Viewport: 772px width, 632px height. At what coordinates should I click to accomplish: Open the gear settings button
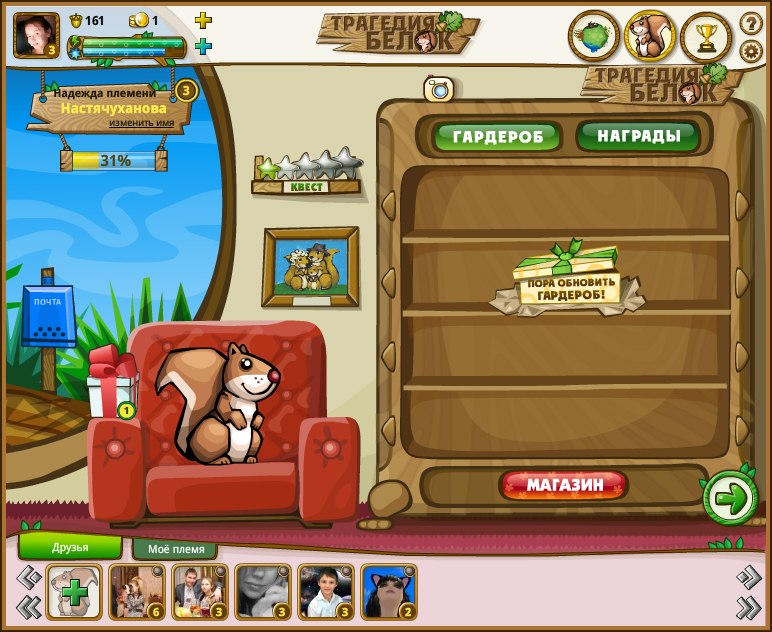point(750,51)
